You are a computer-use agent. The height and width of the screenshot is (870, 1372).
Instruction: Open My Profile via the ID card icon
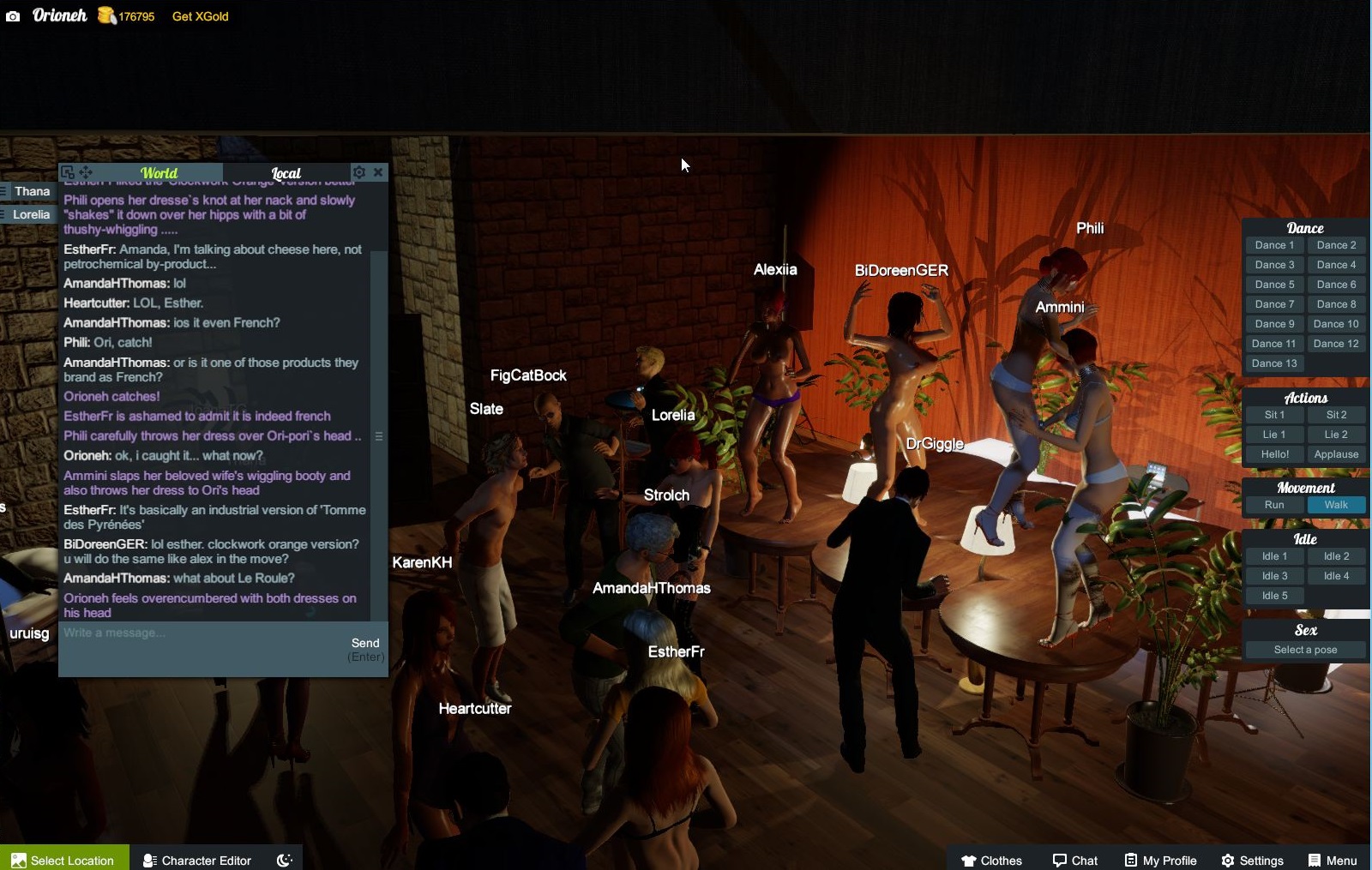(x=1129, y=860)
